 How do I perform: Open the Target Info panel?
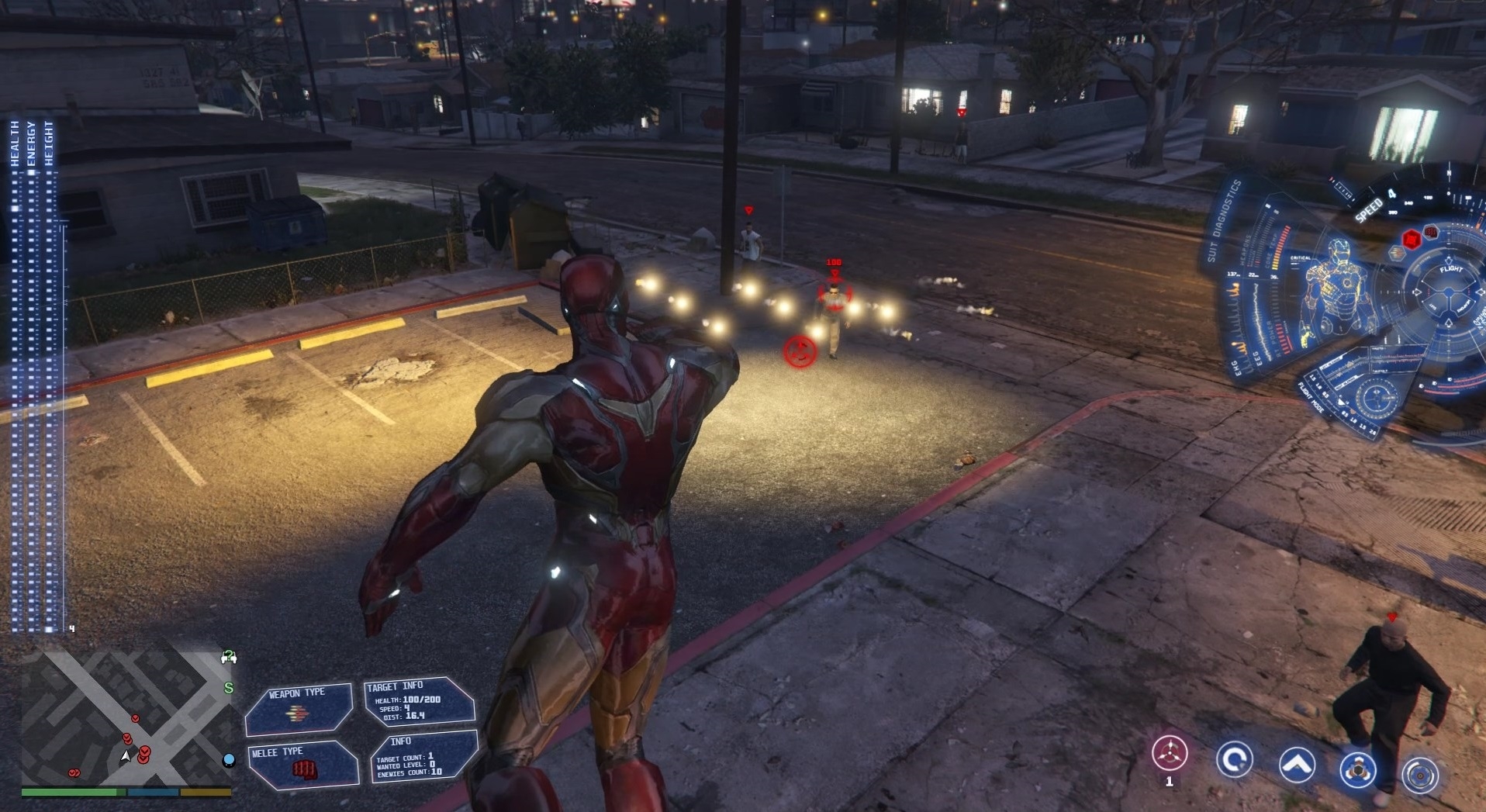(x=419, y=703)
